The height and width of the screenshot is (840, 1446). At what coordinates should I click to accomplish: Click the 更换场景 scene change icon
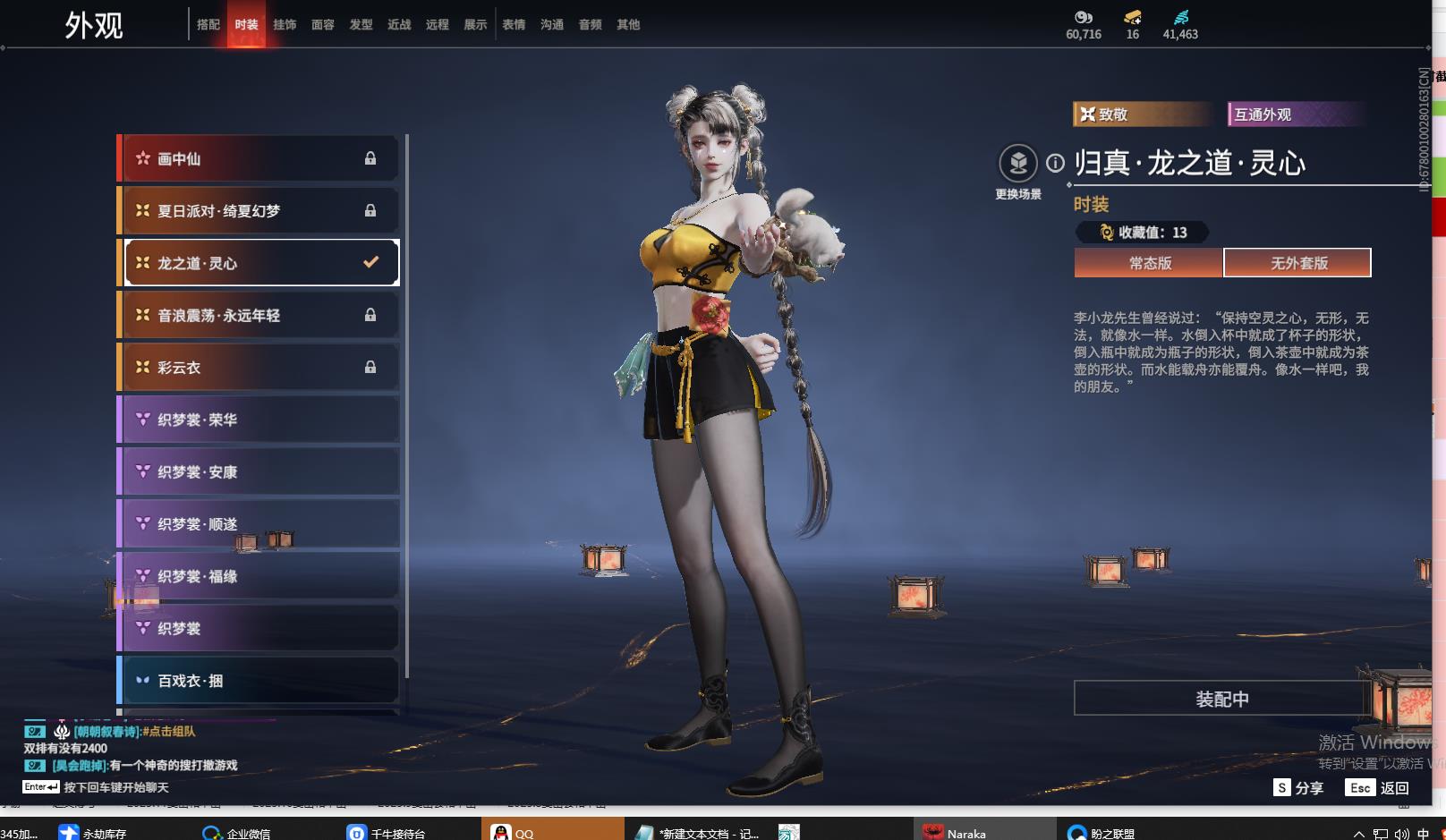(x=1018, y=164)
